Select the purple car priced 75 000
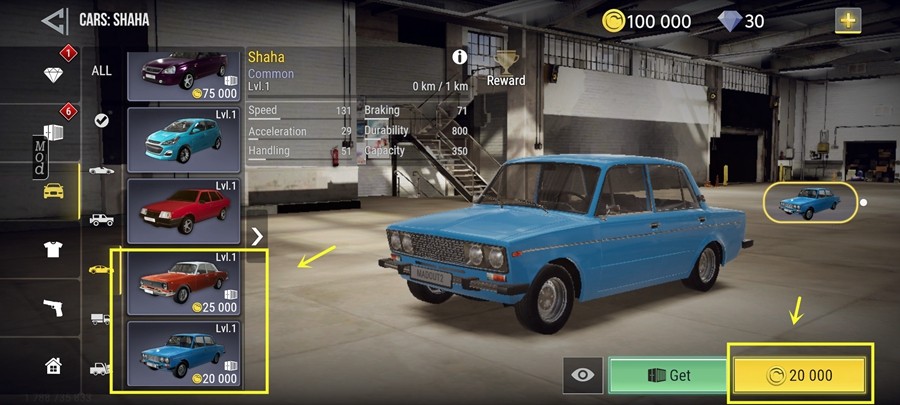The image size is (900, 405). point(185,75)
